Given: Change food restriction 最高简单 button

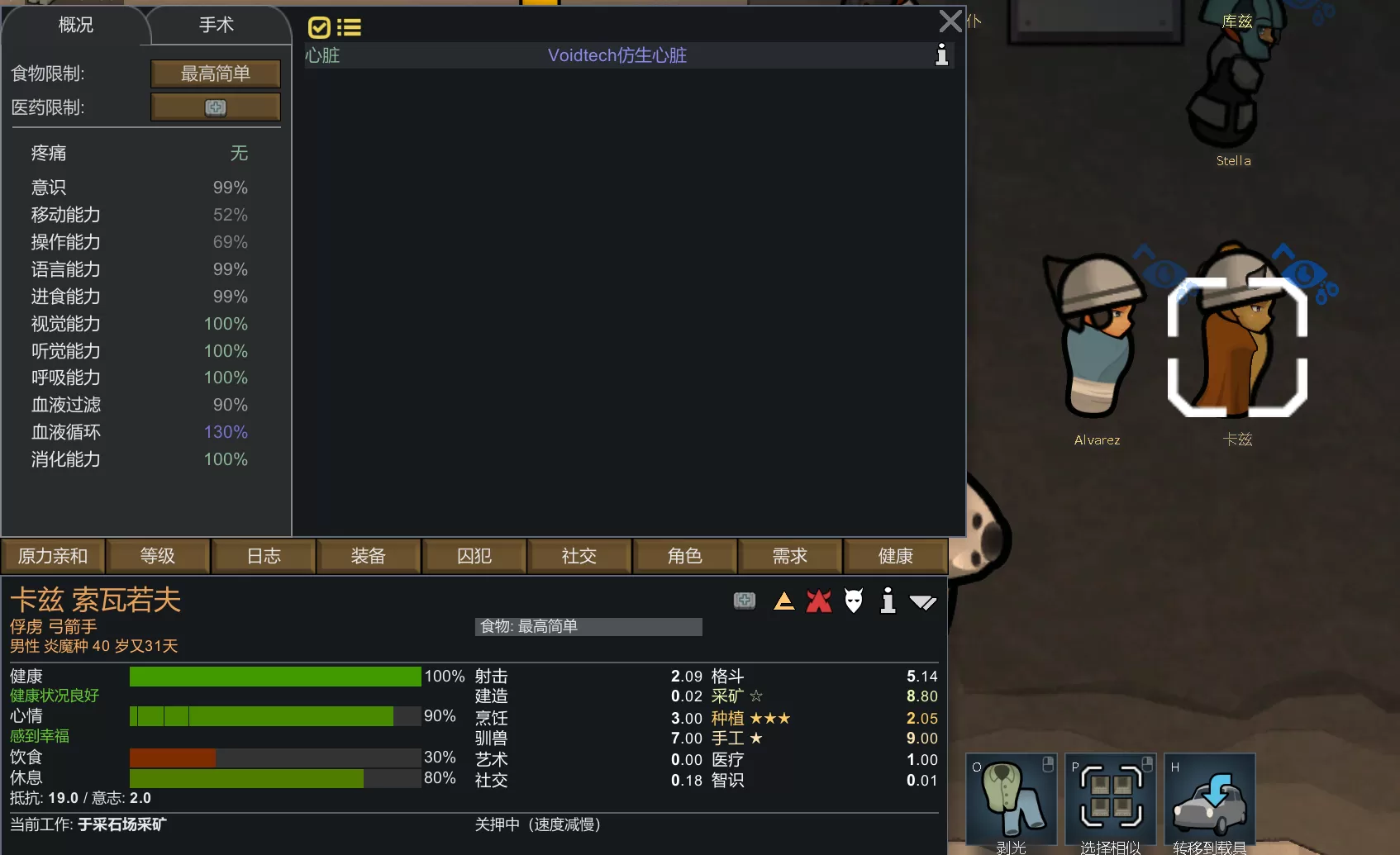Looking at the screenshot, I should point(215,74).
